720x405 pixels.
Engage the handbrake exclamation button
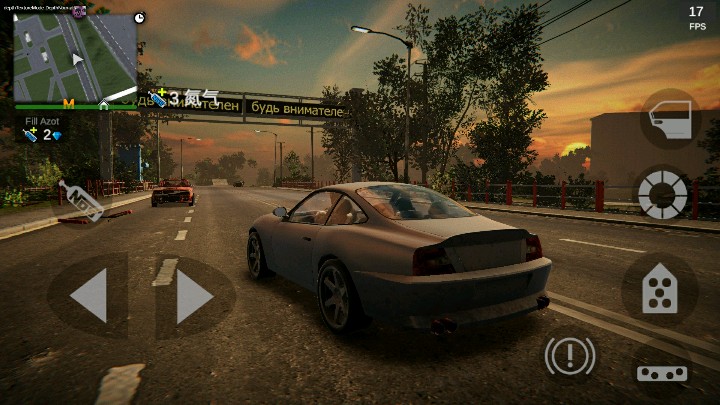570,355
